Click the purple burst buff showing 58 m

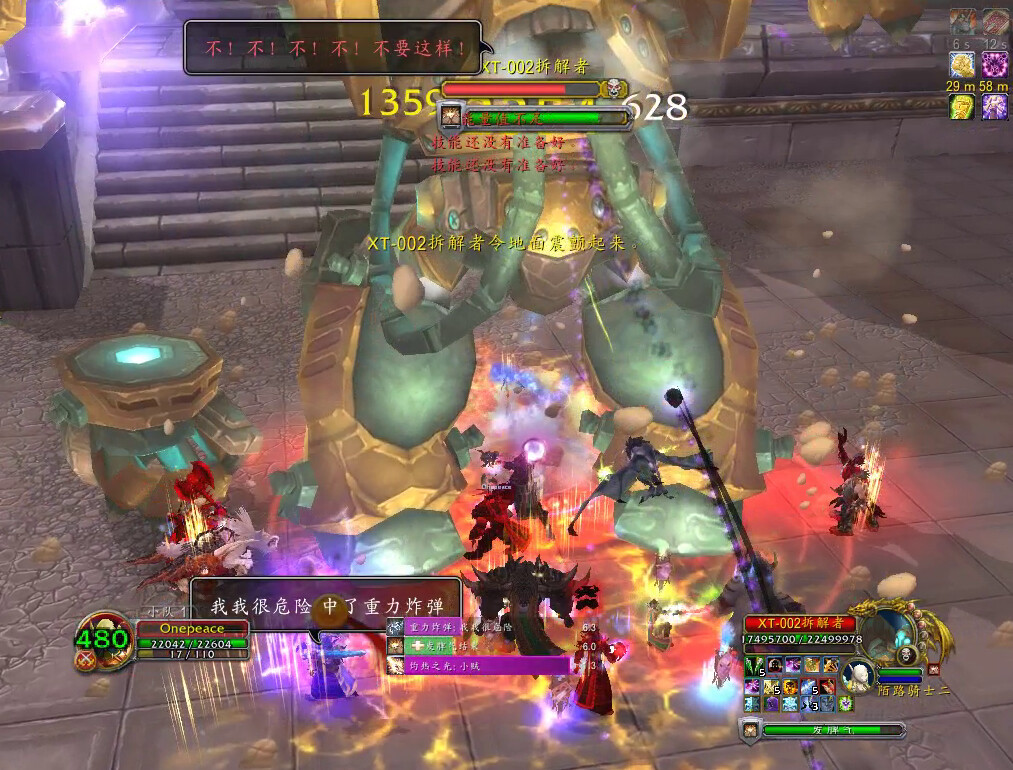994,65
